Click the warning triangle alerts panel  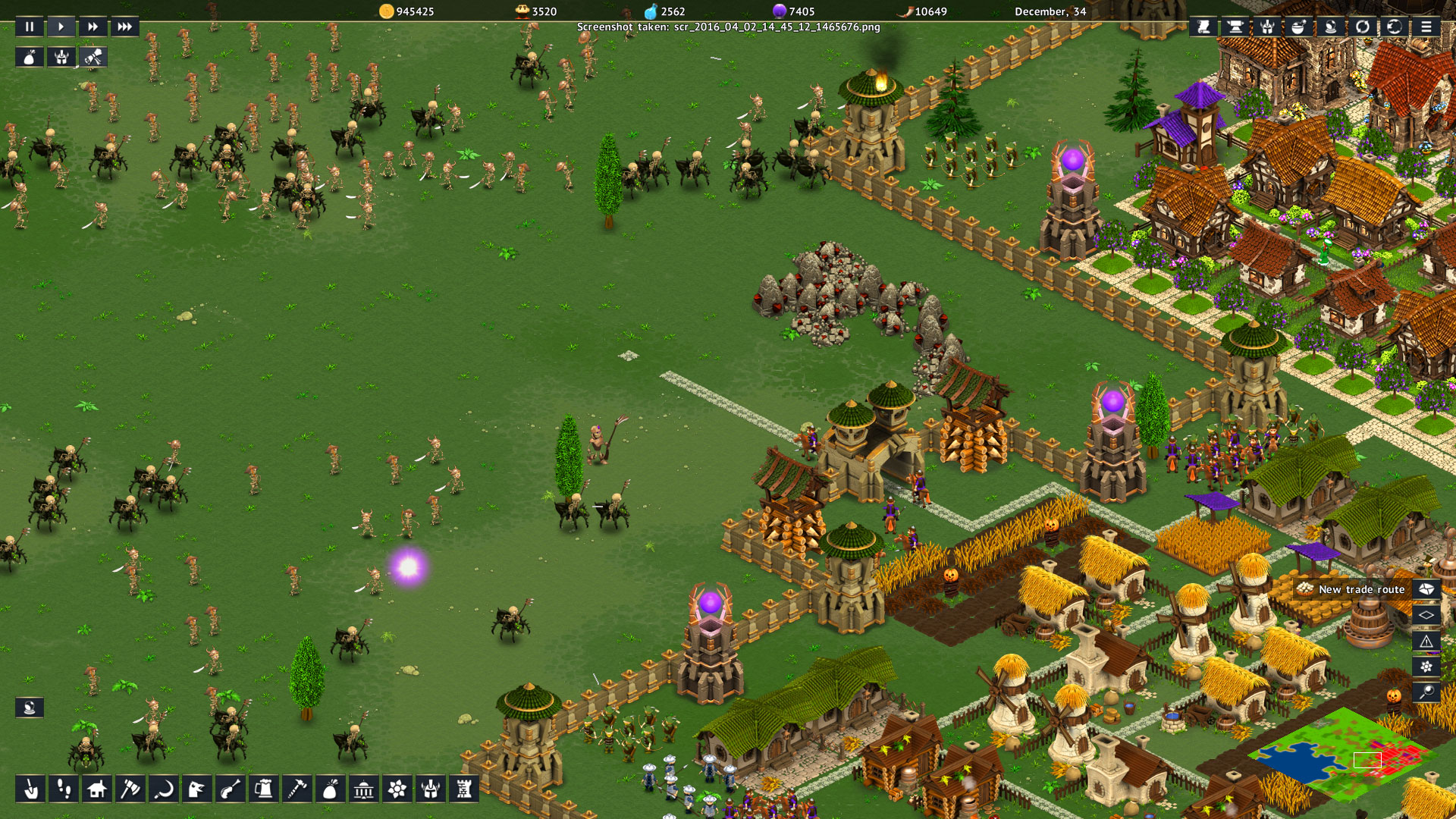coord(1426,641)
